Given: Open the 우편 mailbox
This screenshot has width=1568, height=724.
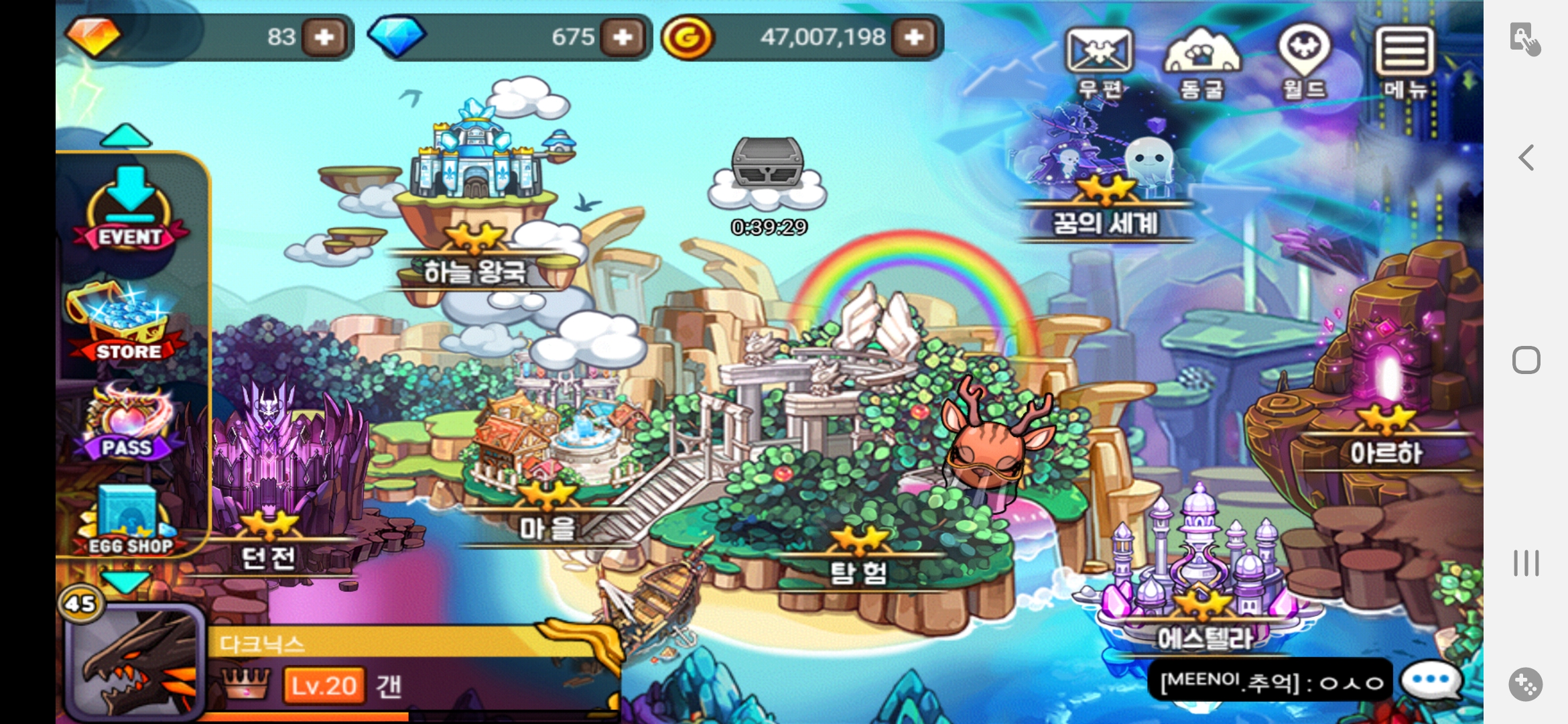Looking at the screenshot, I should click(1099, 62).
